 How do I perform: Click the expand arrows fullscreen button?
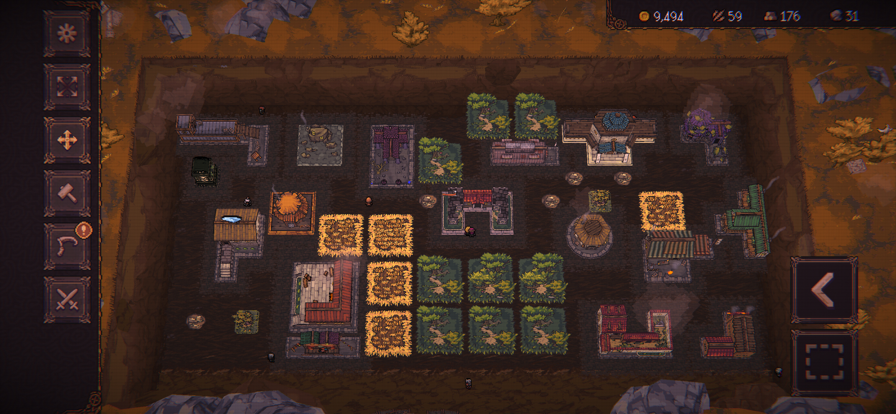coord(67,86)
